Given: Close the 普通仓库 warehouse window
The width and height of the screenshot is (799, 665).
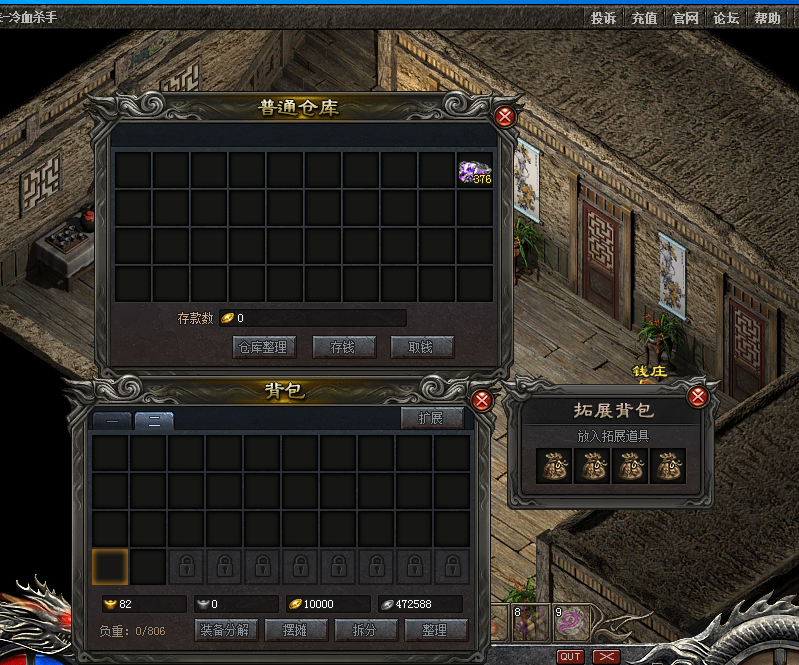Looking at the screenshot, I should click(x=505, y=116).
